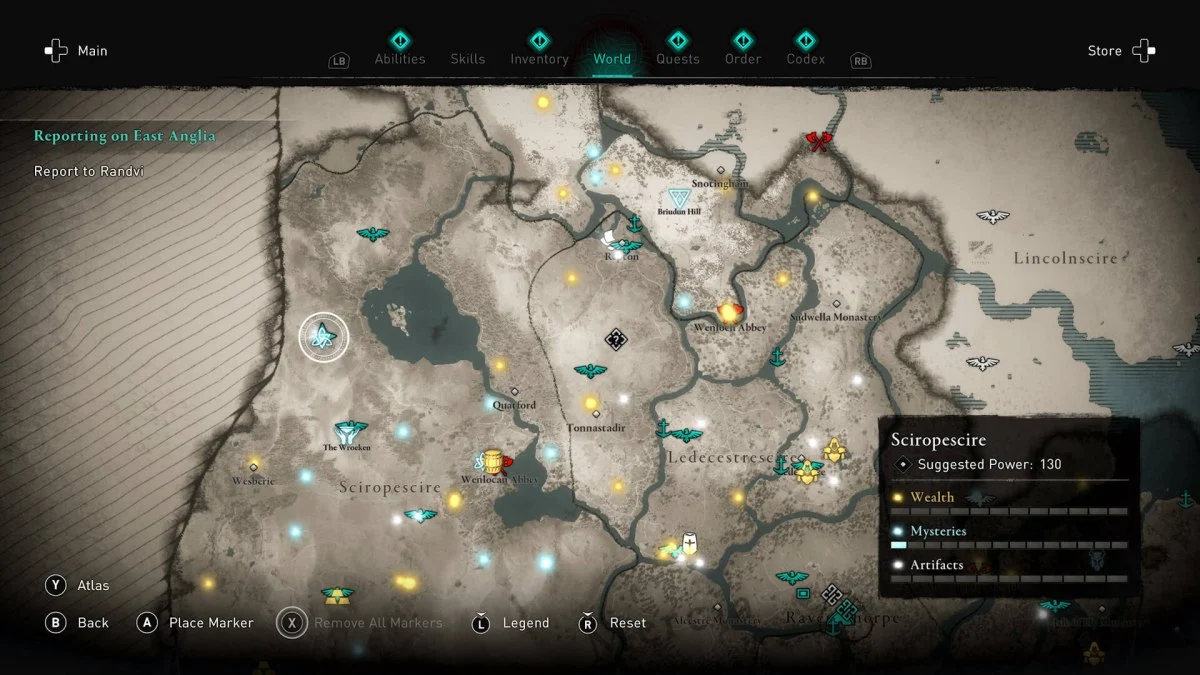Click the Brisdun Hill triangle marker
Screen dimensions: 1200x675
(679, 196)
